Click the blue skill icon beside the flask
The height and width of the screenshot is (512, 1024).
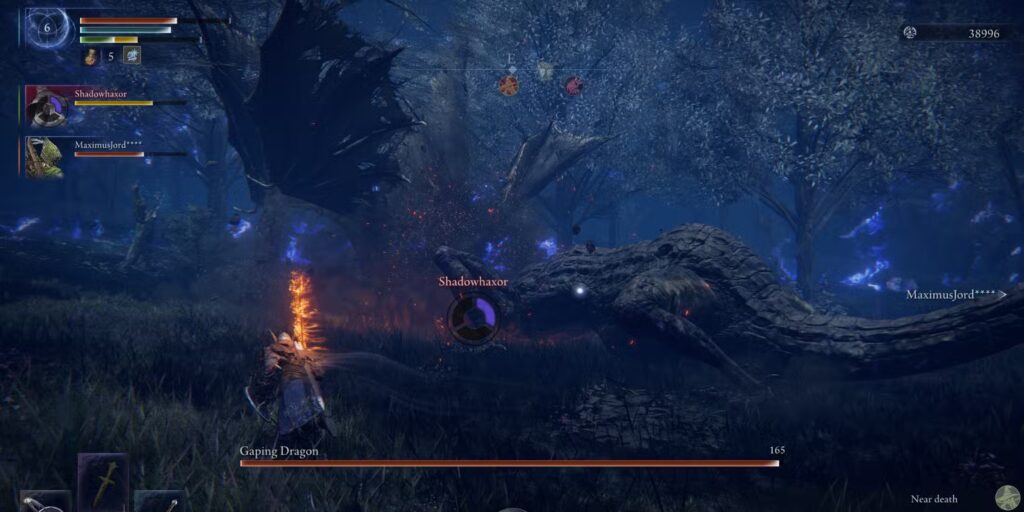pos(132,55)
